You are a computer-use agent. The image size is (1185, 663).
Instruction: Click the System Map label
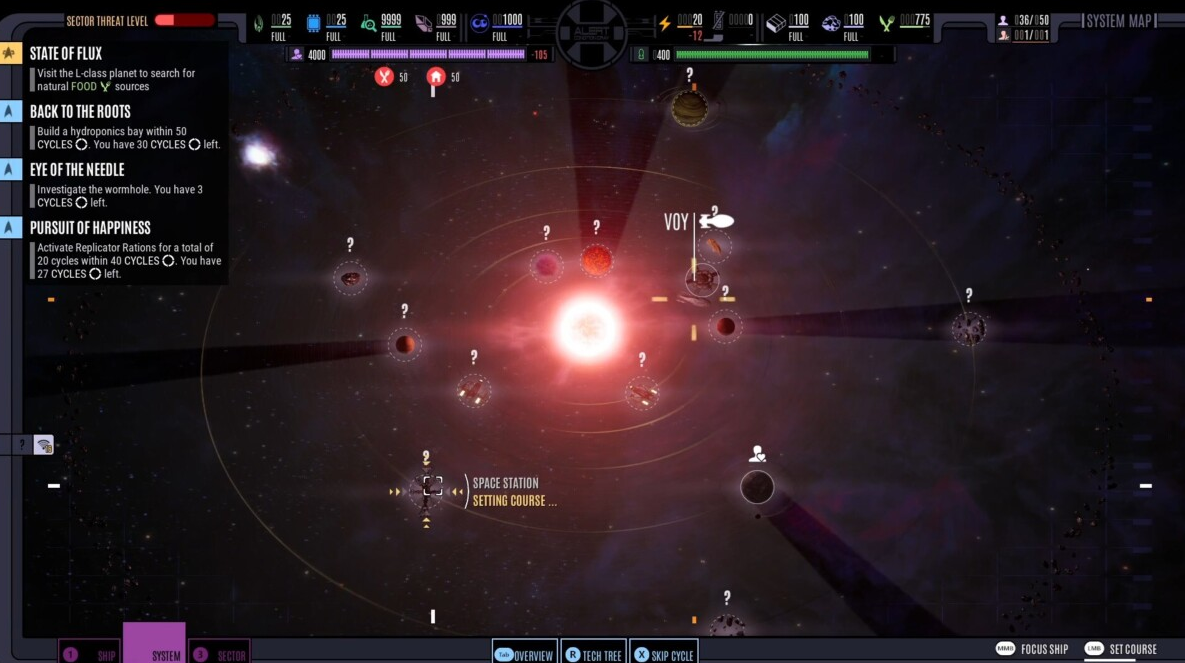[1119, 21]
